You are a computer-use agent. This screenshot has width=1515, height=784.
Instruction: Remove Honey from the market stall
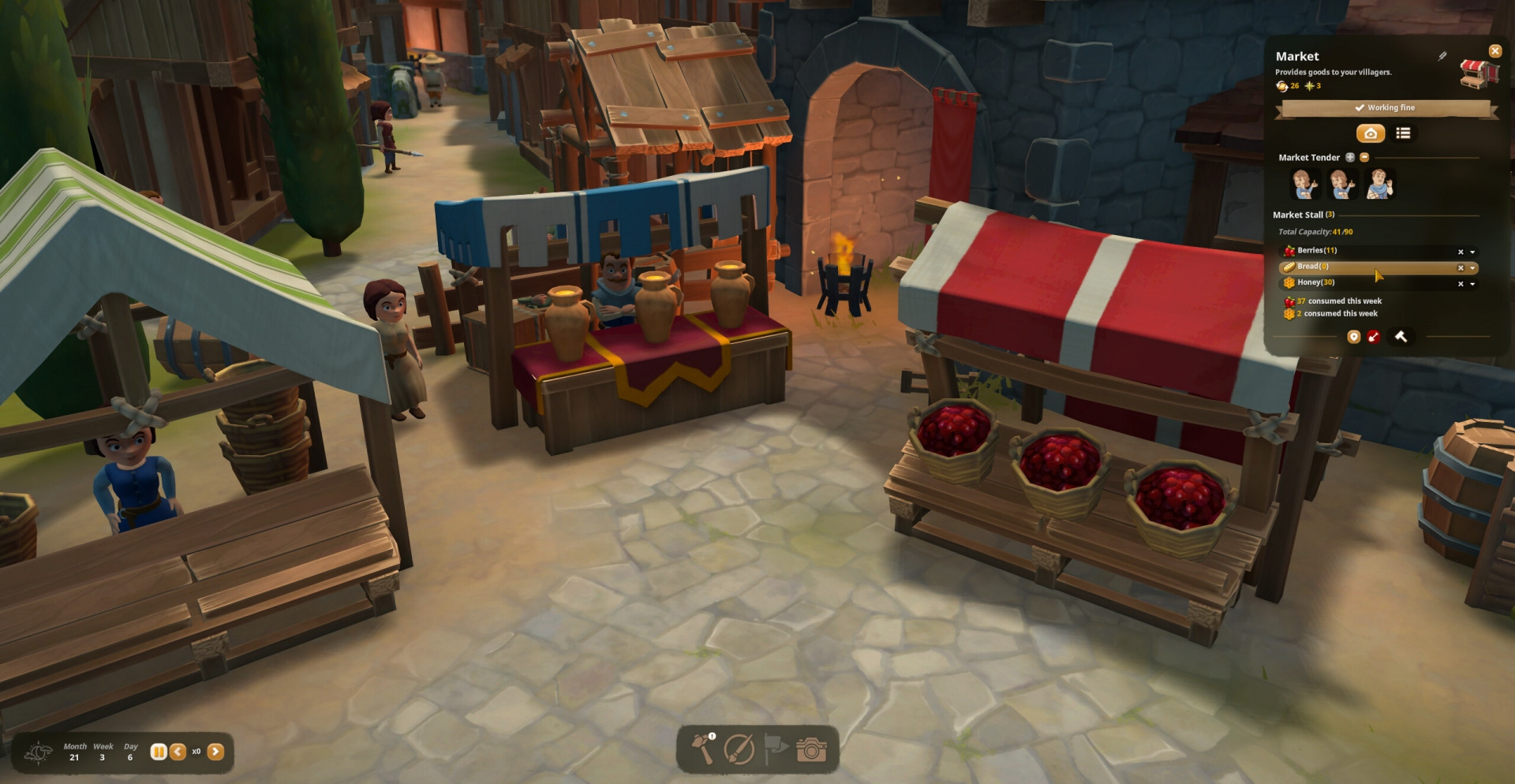pos(1461,283)
